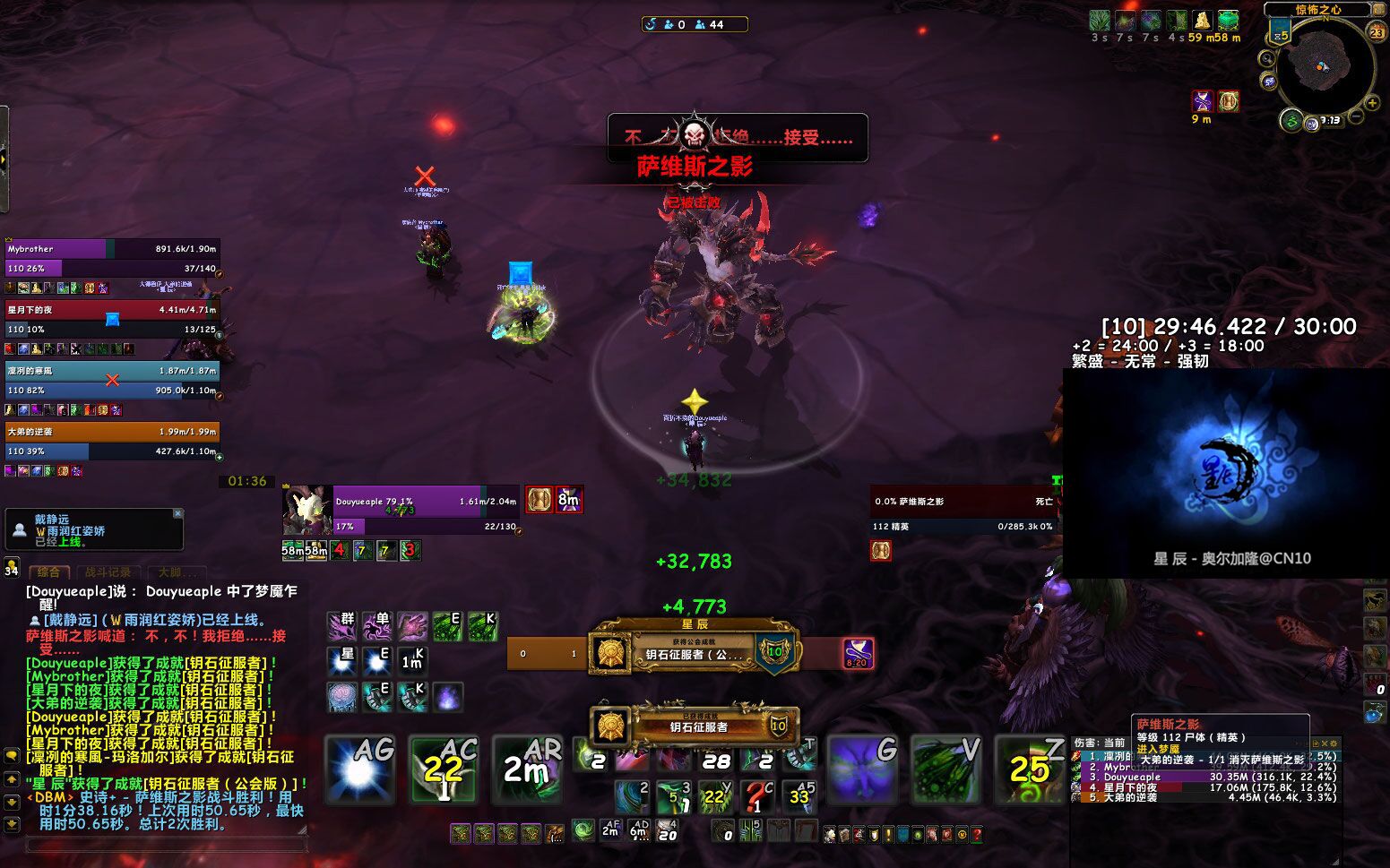Screen dimensions: 1390x868
Task: Open the 战斗记录 combat log tab
Action: point(108,572)
